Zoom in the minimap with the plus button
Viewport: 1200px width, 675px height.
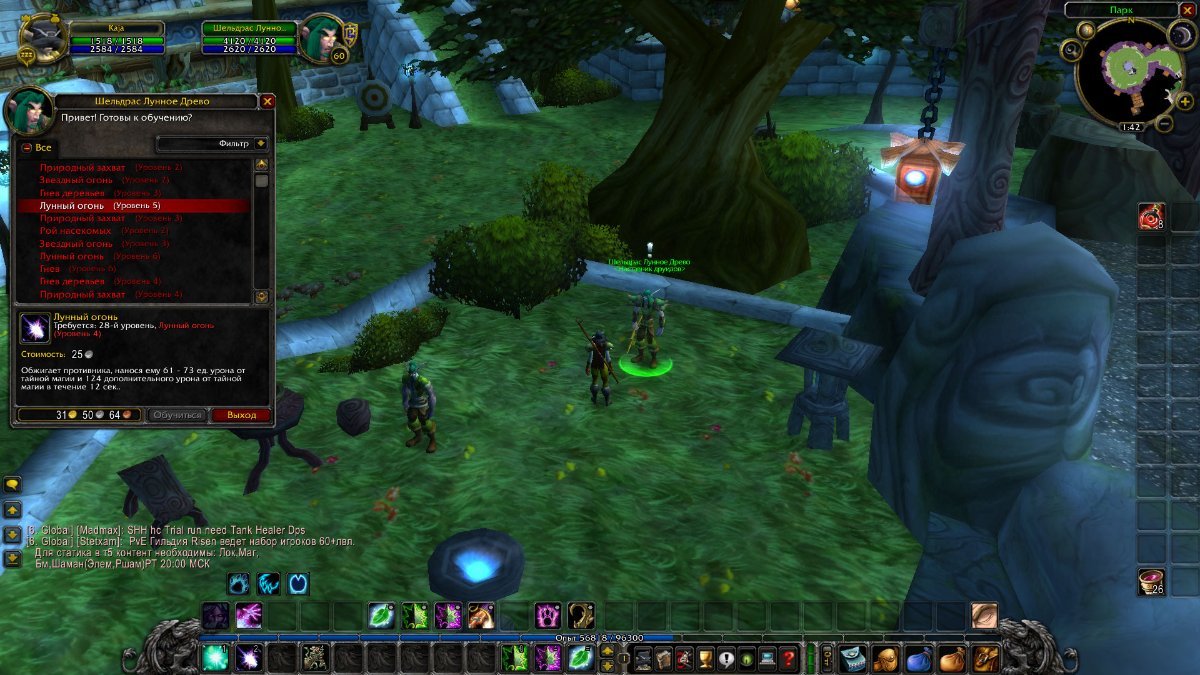pyautogui.click(x=1185, y=101)
